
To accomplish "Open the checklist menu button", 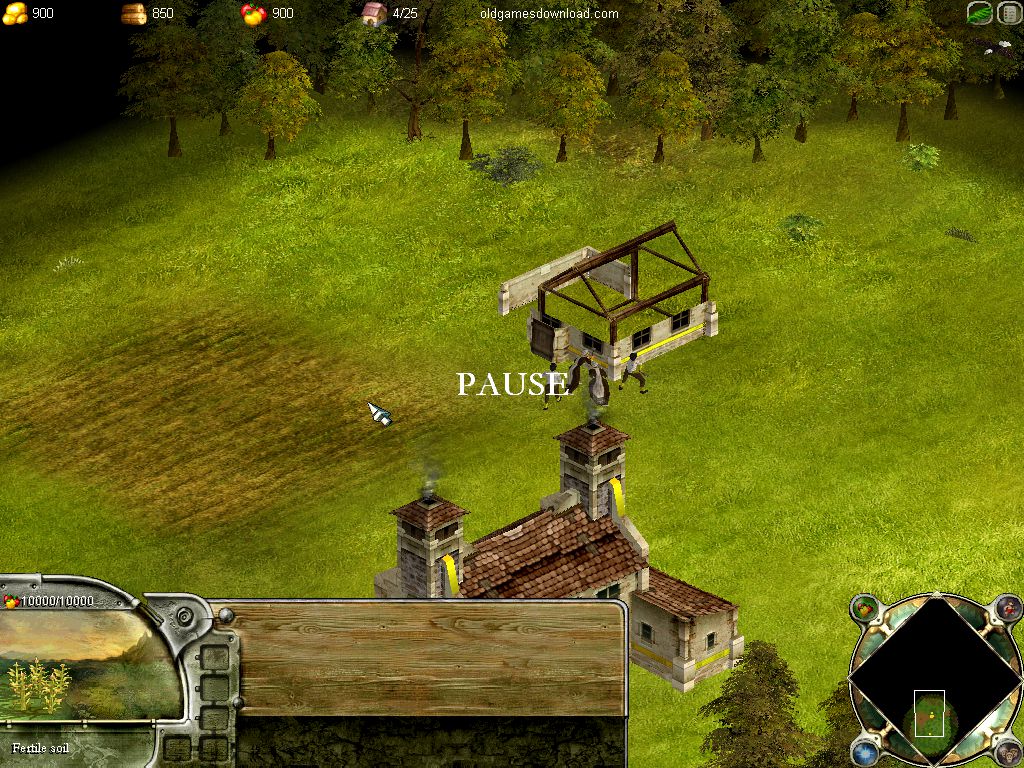I will pyautogui.click(x=1009, y=14).
